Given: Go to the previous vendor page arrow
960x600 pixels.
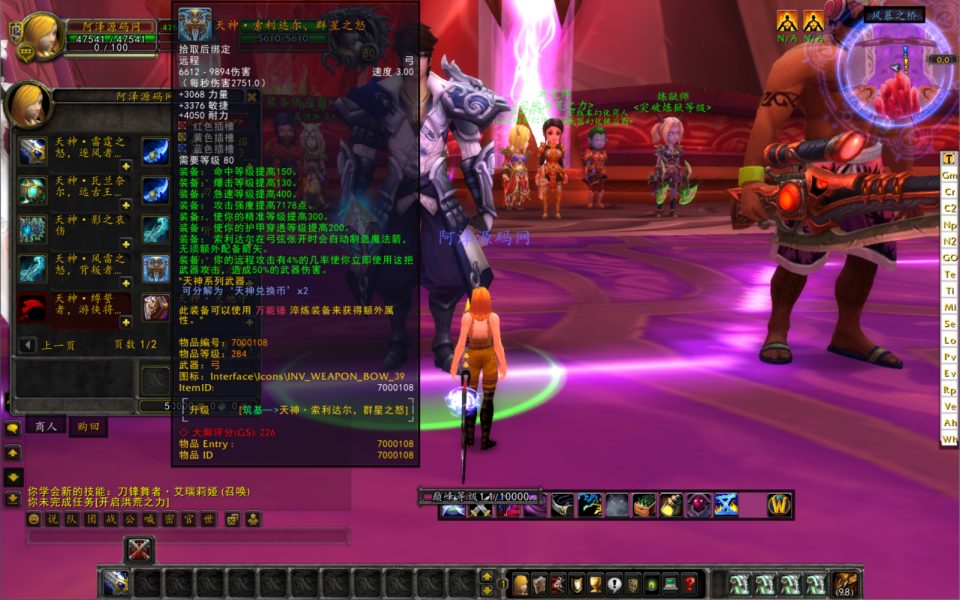Looking at the screenshot, I should (x=28, y=345).
